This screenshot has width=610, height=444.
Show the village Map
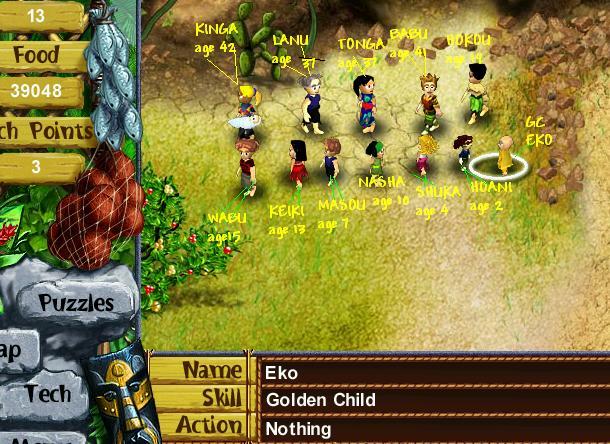(14, 349)
